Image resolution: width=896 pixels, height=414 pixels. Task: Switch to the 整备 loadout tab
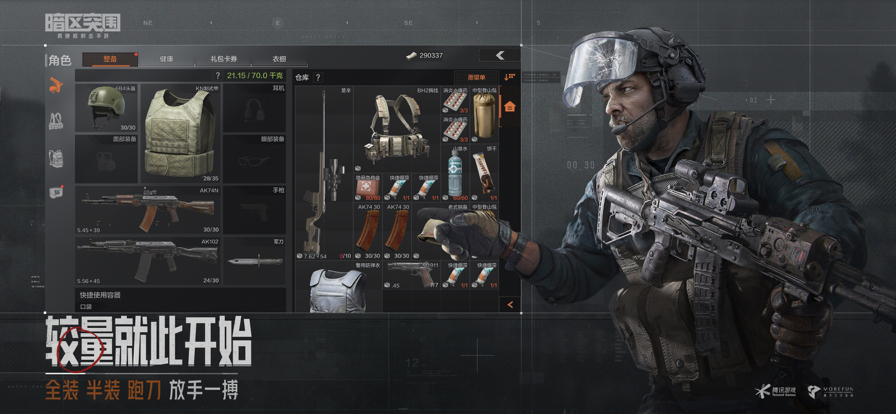pos(109,59)
